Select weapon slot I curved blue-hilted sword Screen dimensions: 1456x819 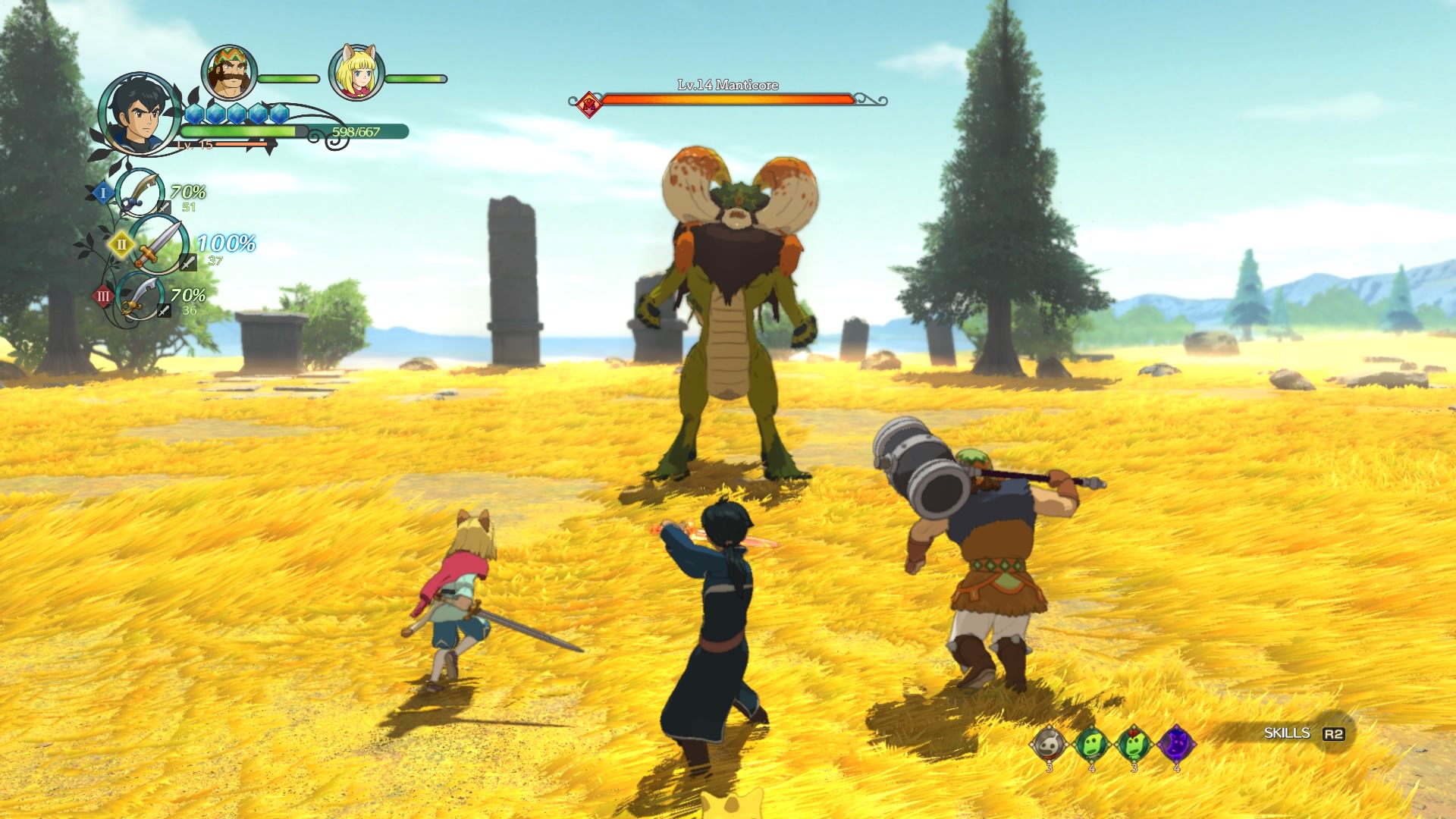(x=141, y=193)
